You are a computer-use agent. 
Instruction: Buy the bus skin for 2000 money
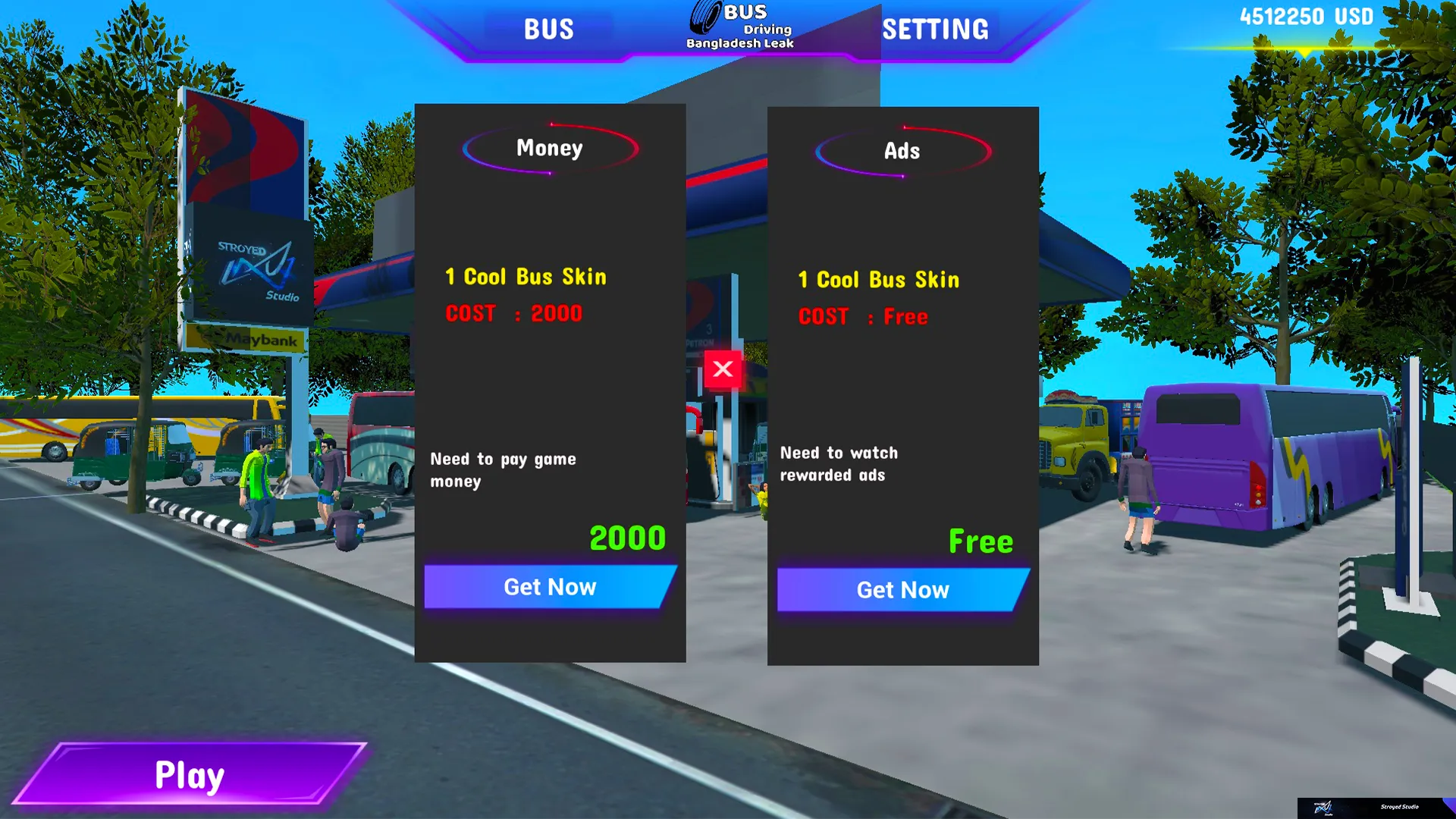tap(550, 587)
